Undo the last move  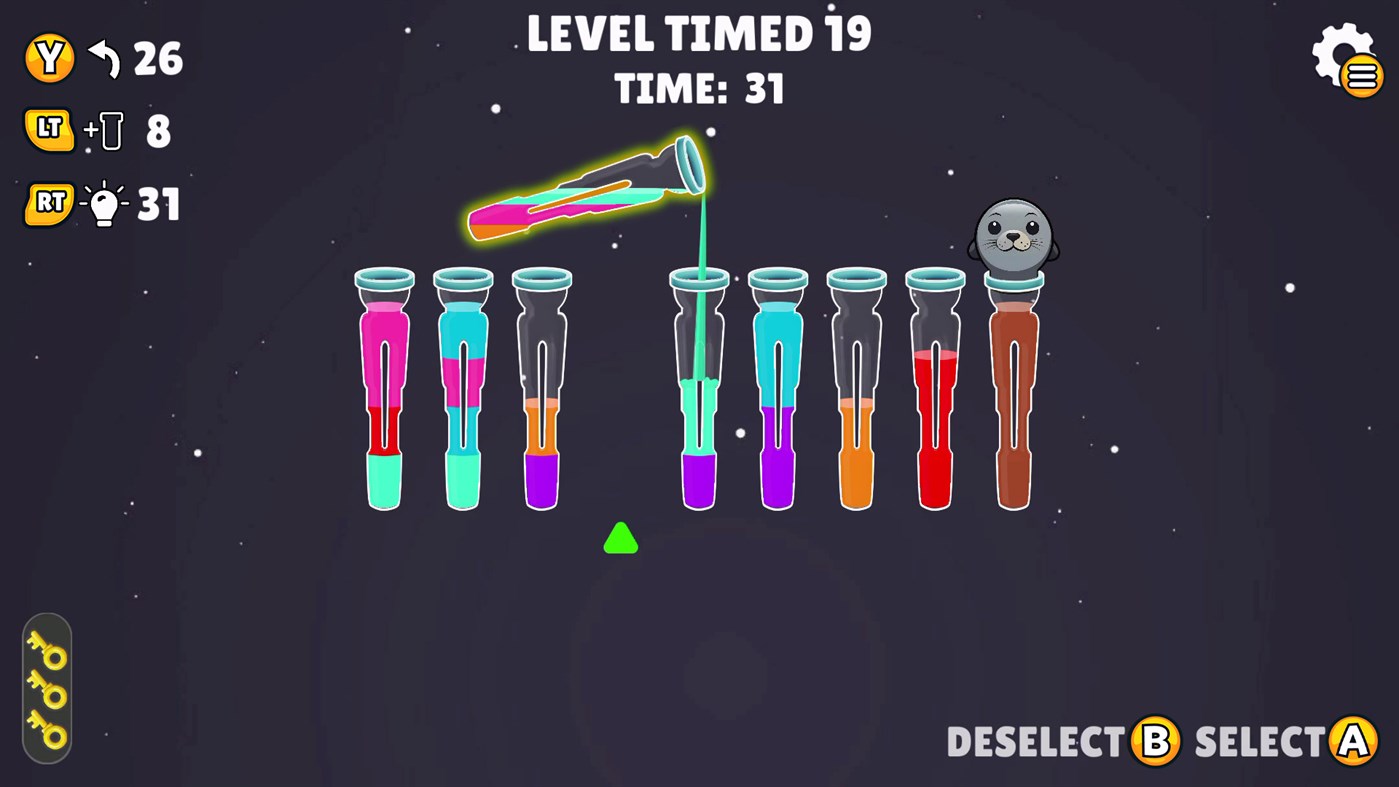(49, 58)
